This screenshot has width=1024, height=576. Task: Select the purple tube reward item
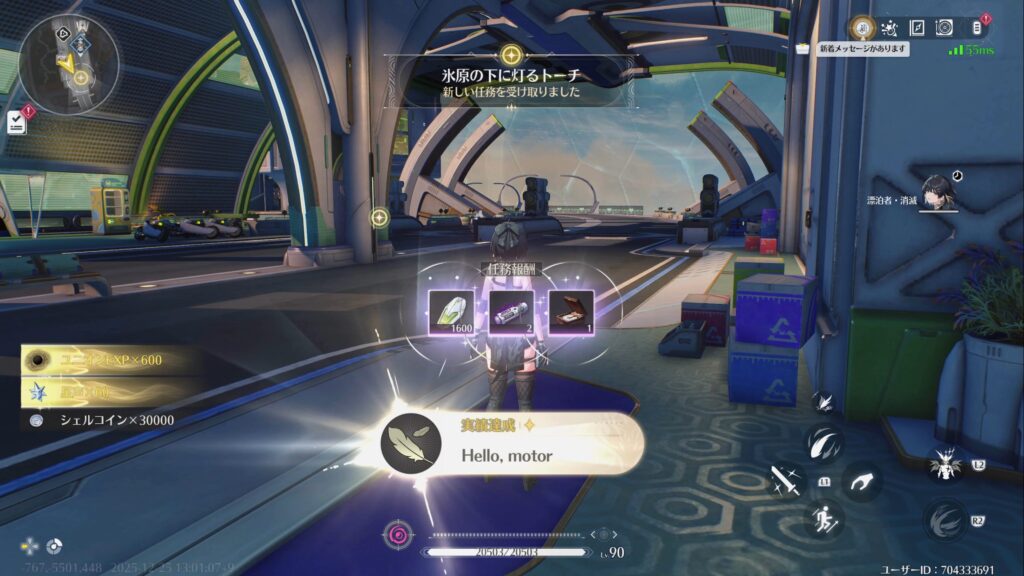(509, 309)
